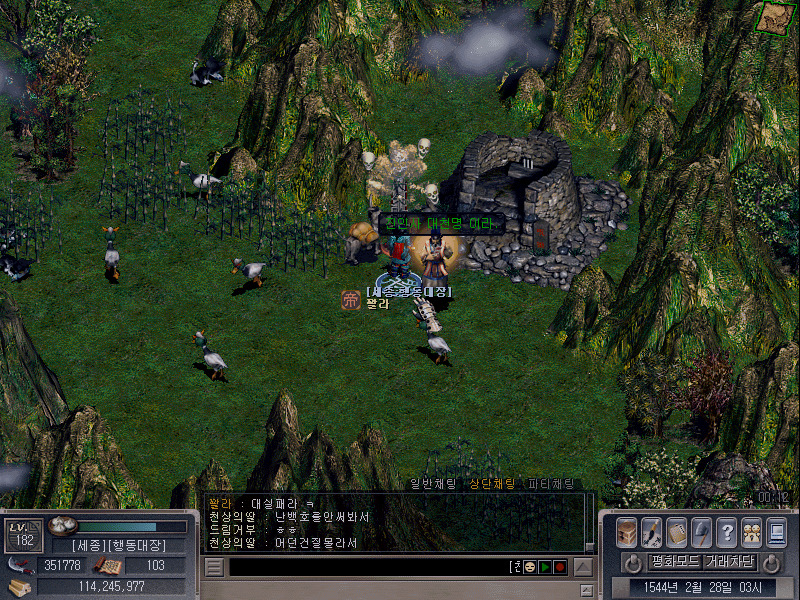Click the green play arrow chat button
800x600 pixels.
(x=545, y=567)
